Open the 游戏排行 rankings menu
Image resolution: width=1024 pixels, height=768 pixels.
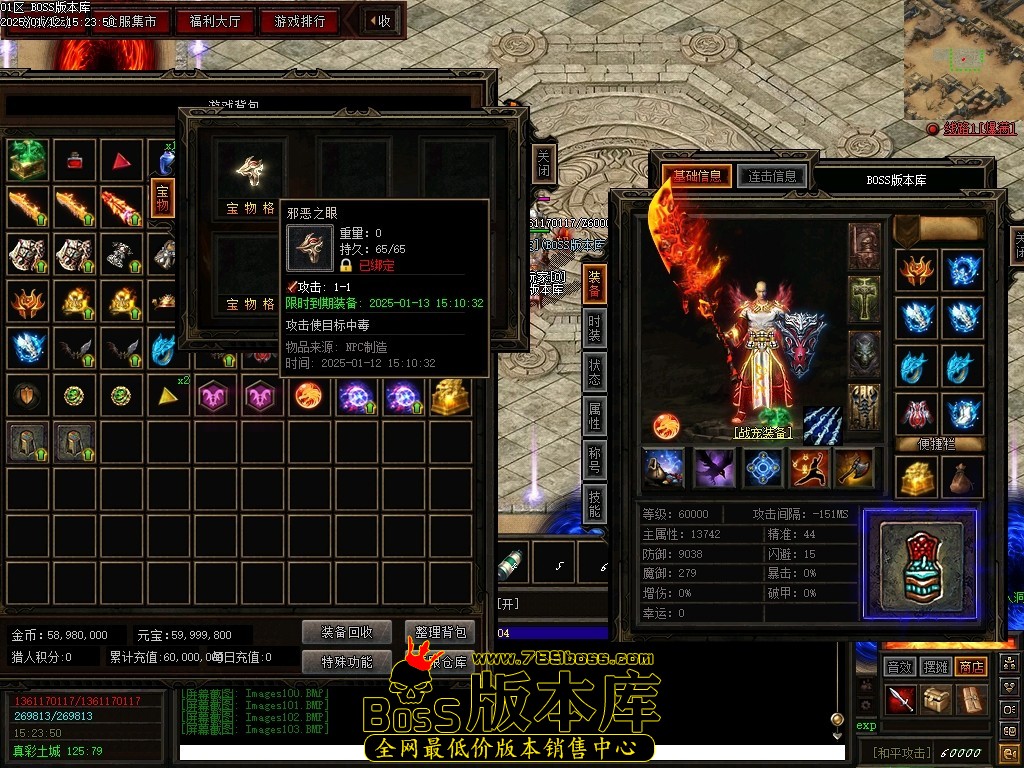point(299,21)
